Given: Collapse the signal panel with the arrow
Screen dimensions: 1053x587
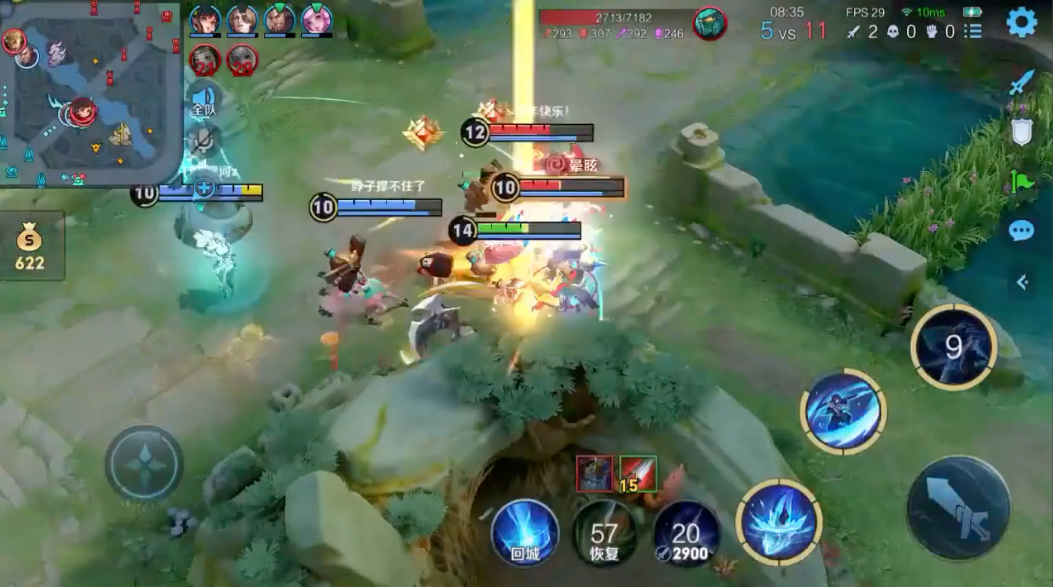Looking at the screenshot, I should pos(1022,282).
